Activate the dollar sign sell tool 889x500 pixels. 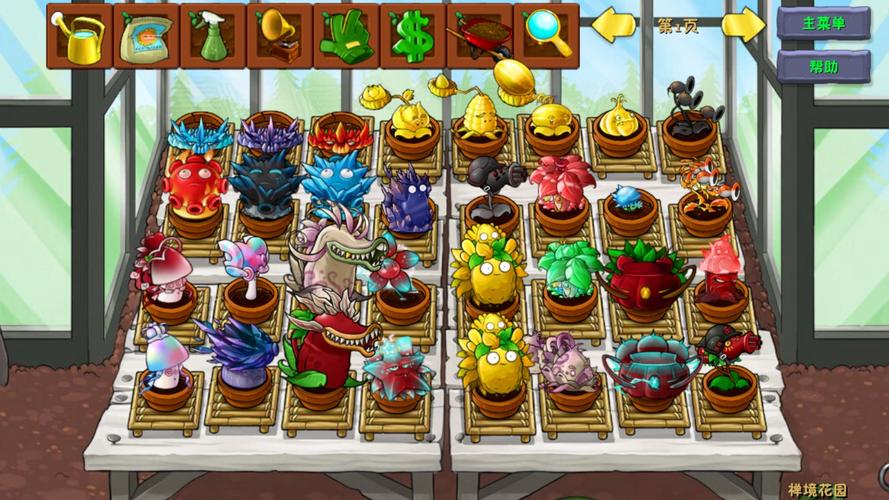pyautogui.click(x=412, y=35)
